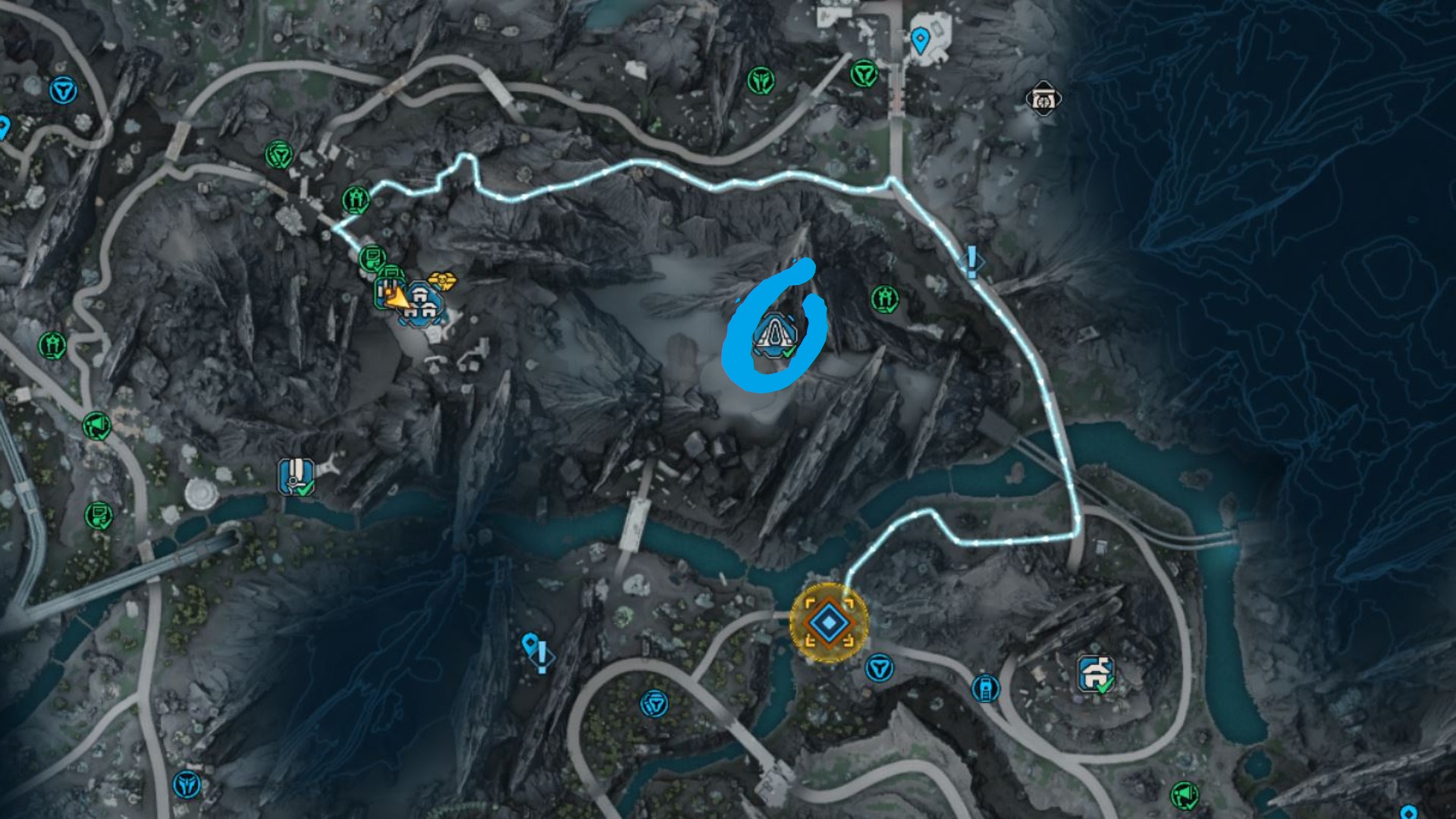
Task: Select the completed tower marker near the river
Action: (297, 476)
